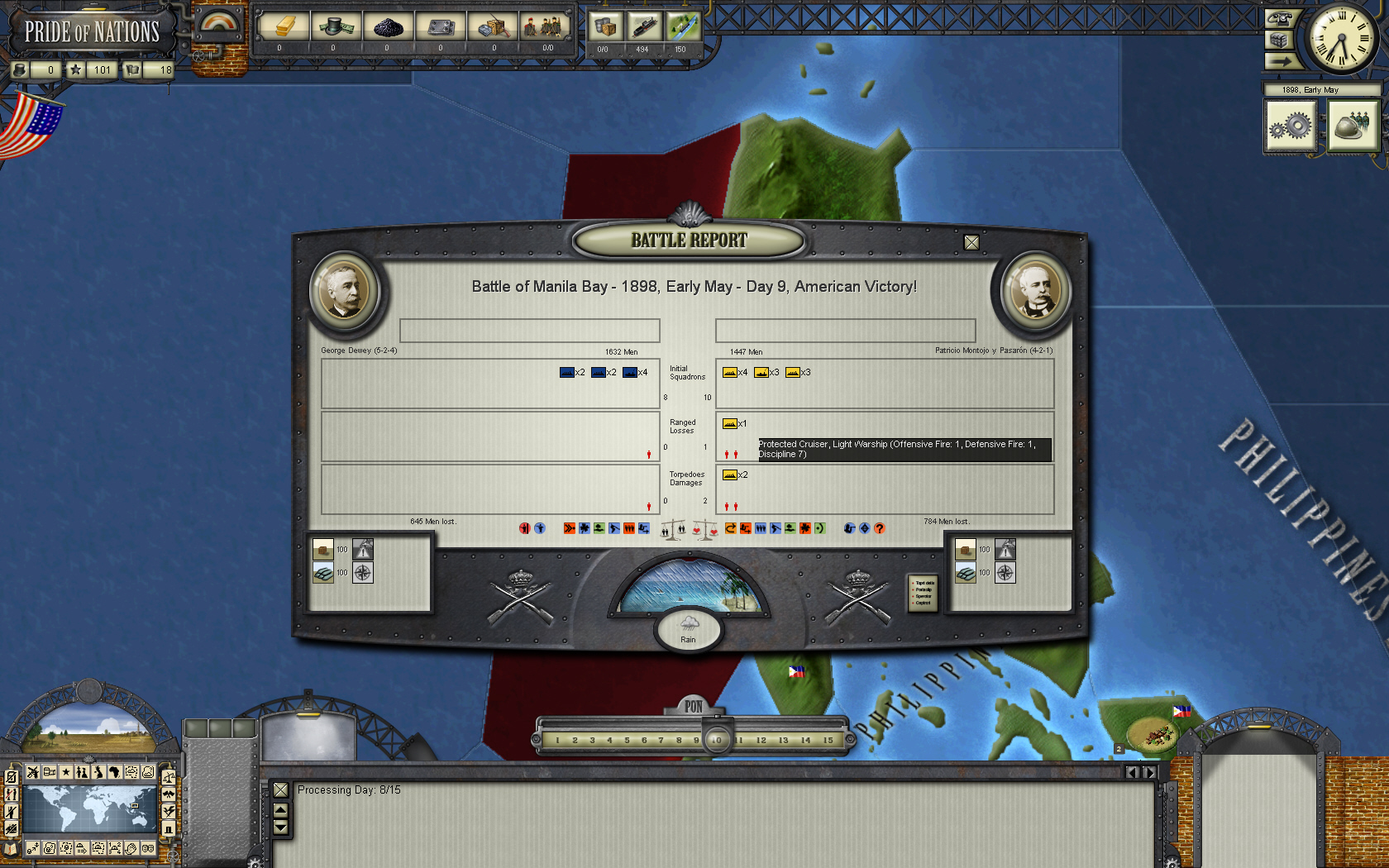Click the right chevron on the bottom message bar
The image size is (1389, 868).
pos(1149,771)
